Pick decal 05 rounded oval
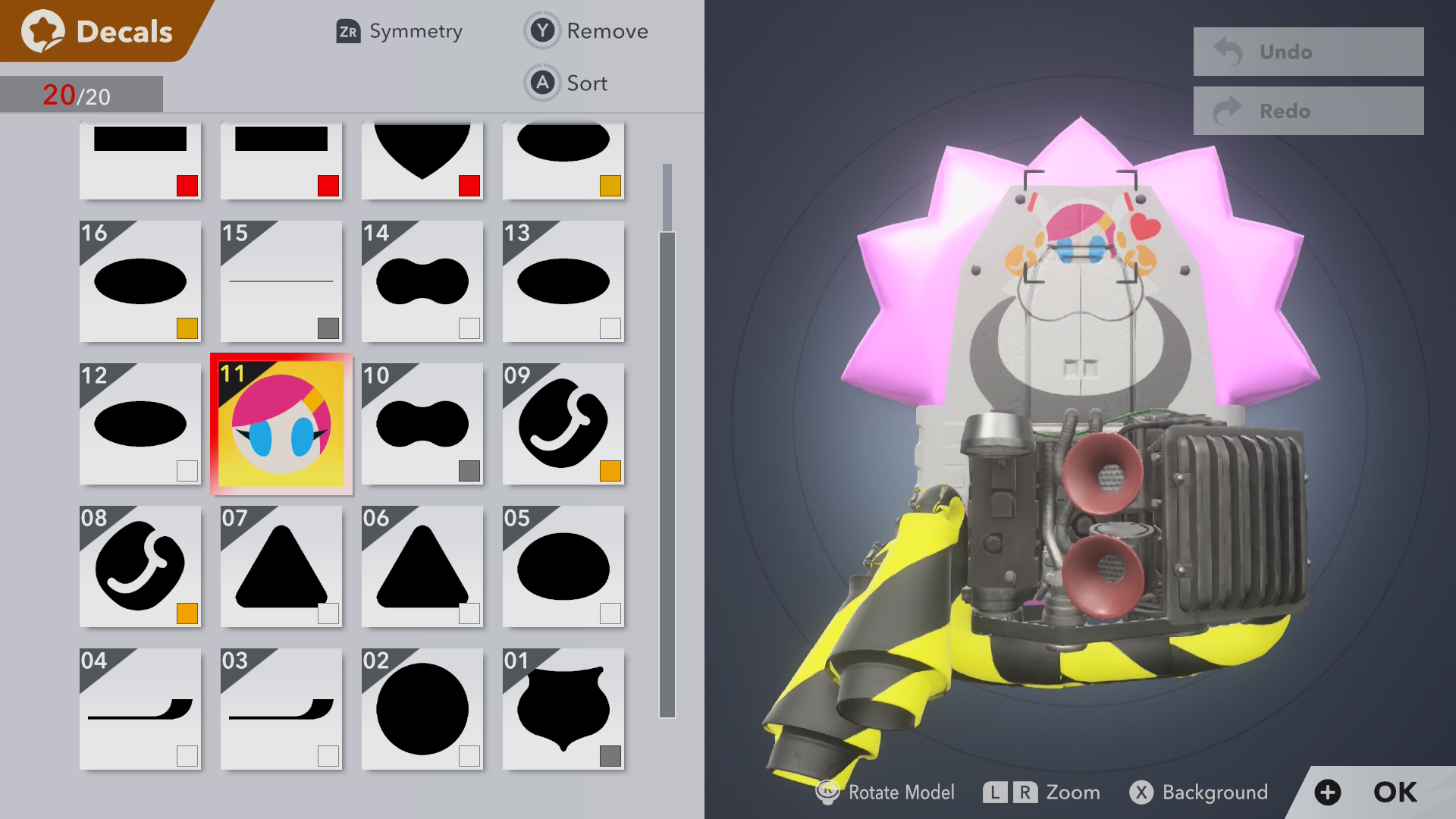The width and height of the screenshot is (1456, 819). [563, 566]
